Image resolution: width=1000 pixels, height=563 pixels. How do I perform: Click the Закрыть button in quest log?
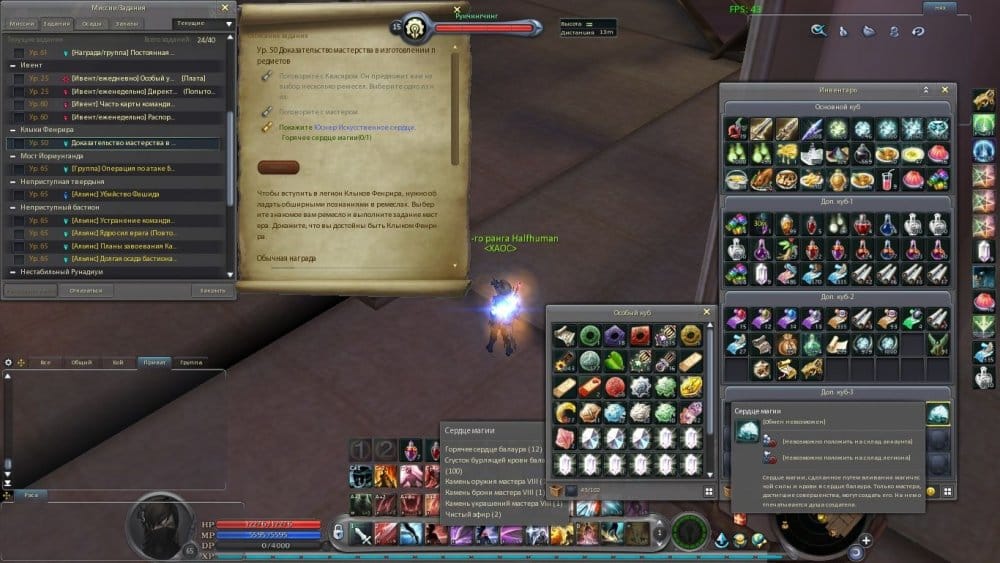(x=212, y=290)
